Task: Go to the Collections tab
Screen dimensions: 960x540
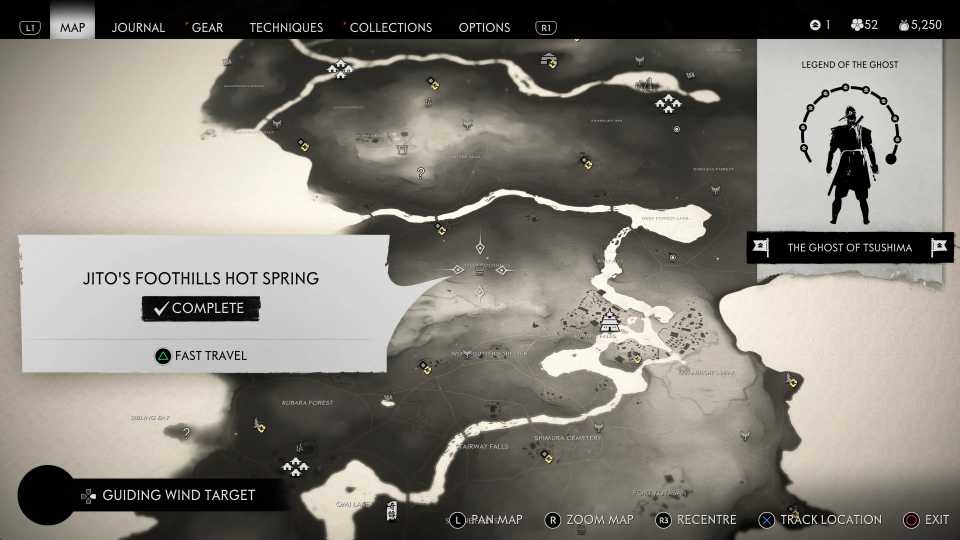Action: tap(391, 27)
